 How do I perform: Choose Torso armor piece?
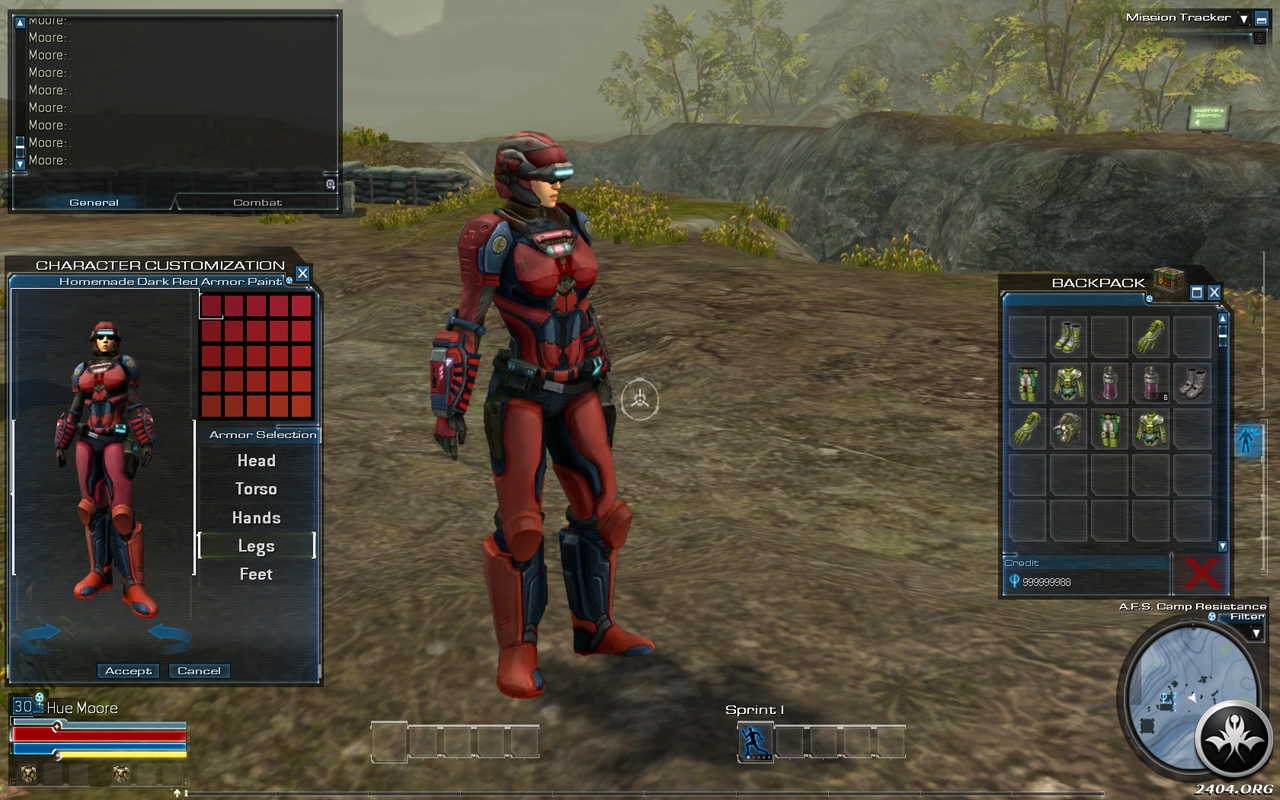pyautogui.click(x=256, y=489)
